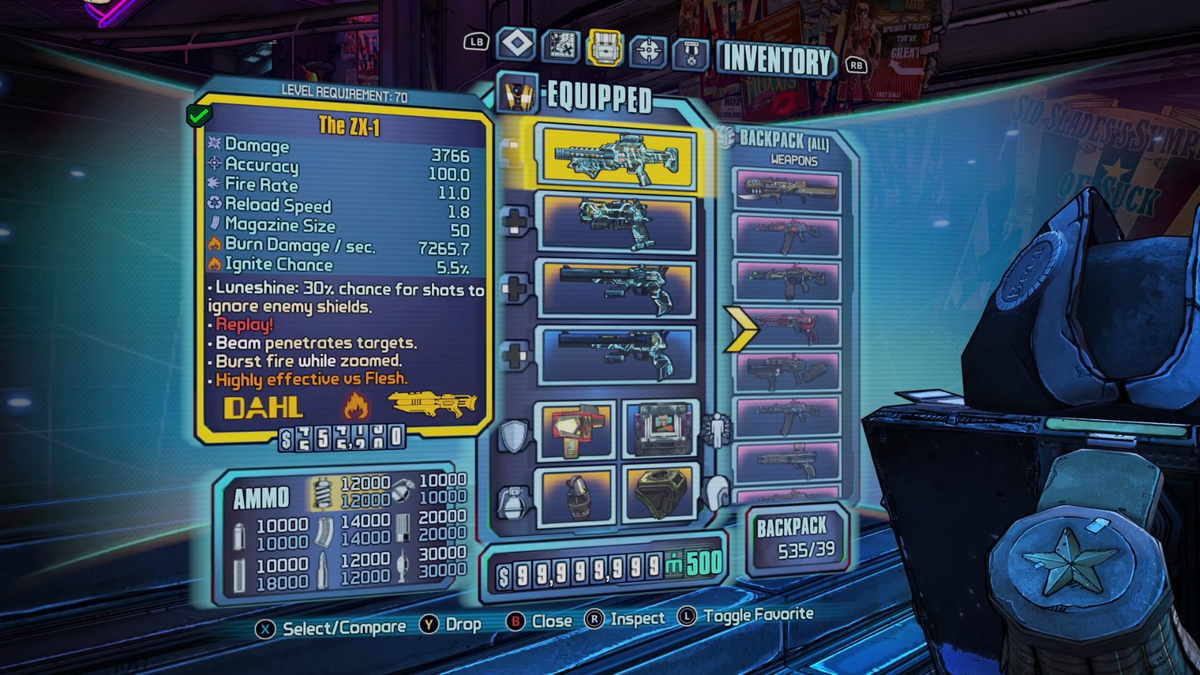Screen dimensions: 1200x675
Task: Select the top backpack weapon with the bladed barrel
Action: [x=788, y=189]
